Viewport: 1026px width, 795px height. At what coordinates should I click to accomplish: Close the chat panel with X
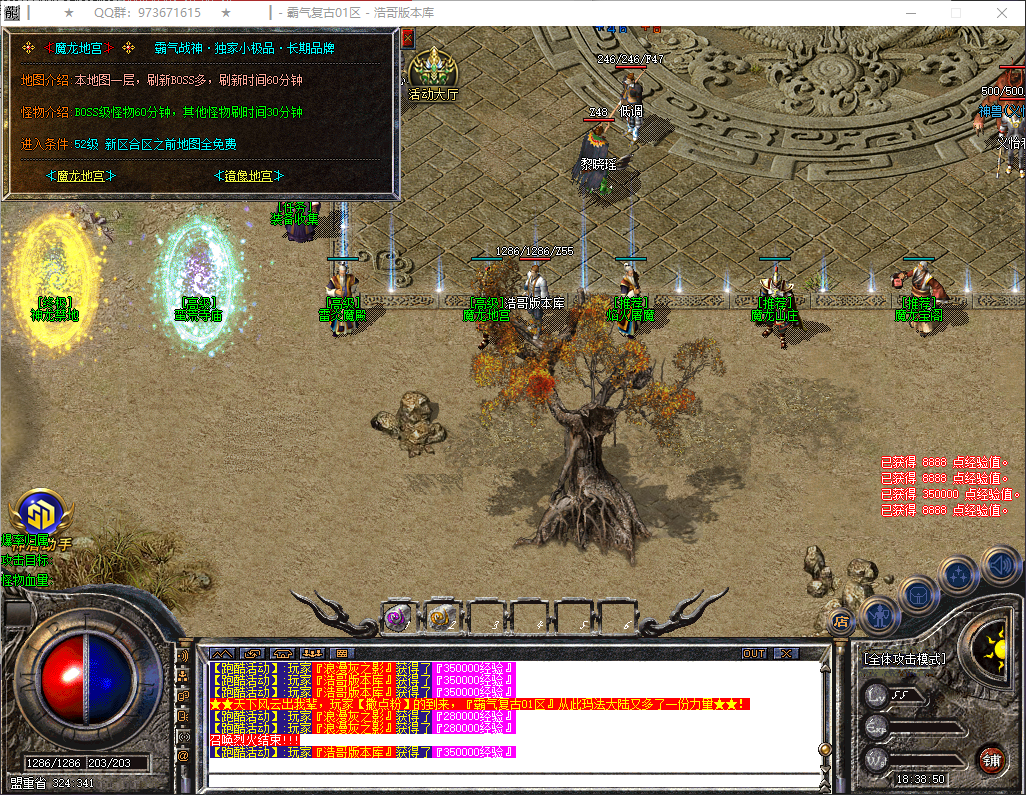click(x=787, y=653)
